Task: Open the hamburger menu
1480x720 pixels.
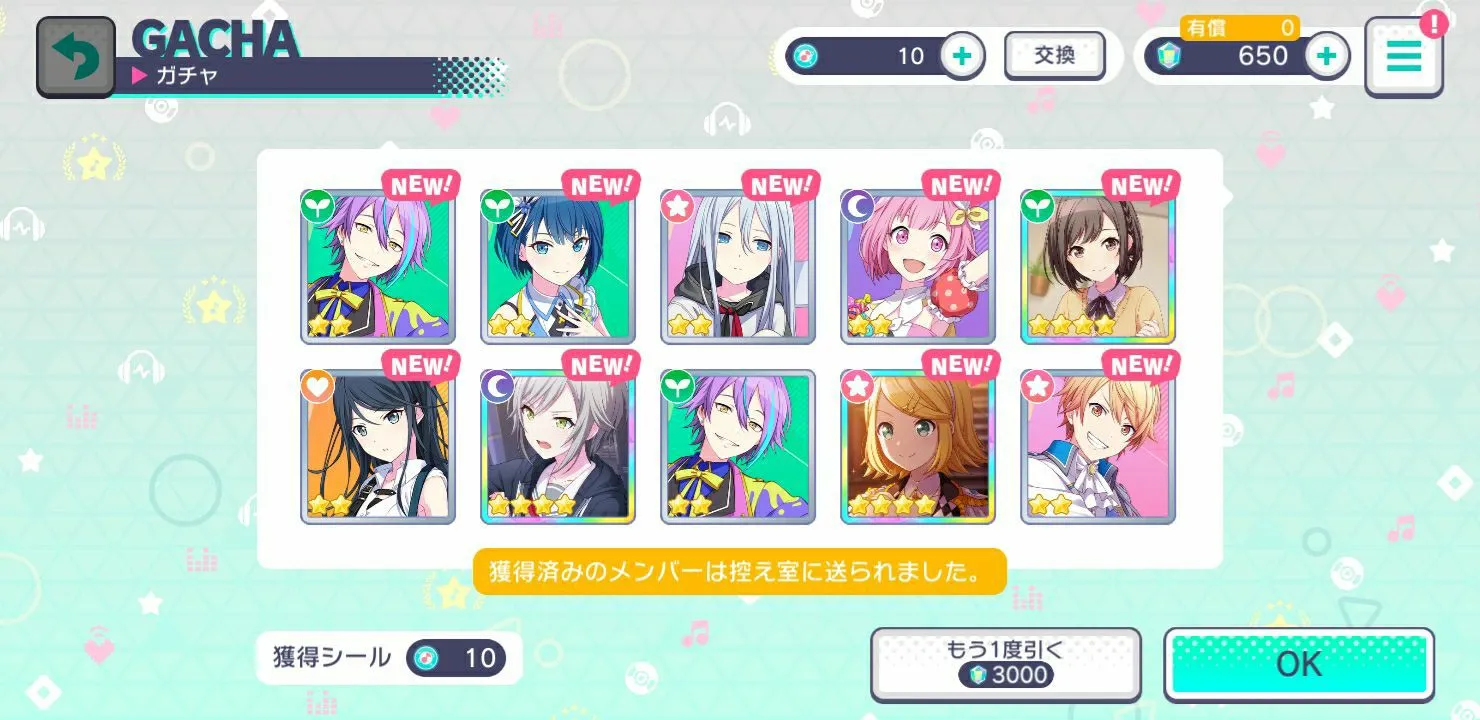Action: (1403, 58)
